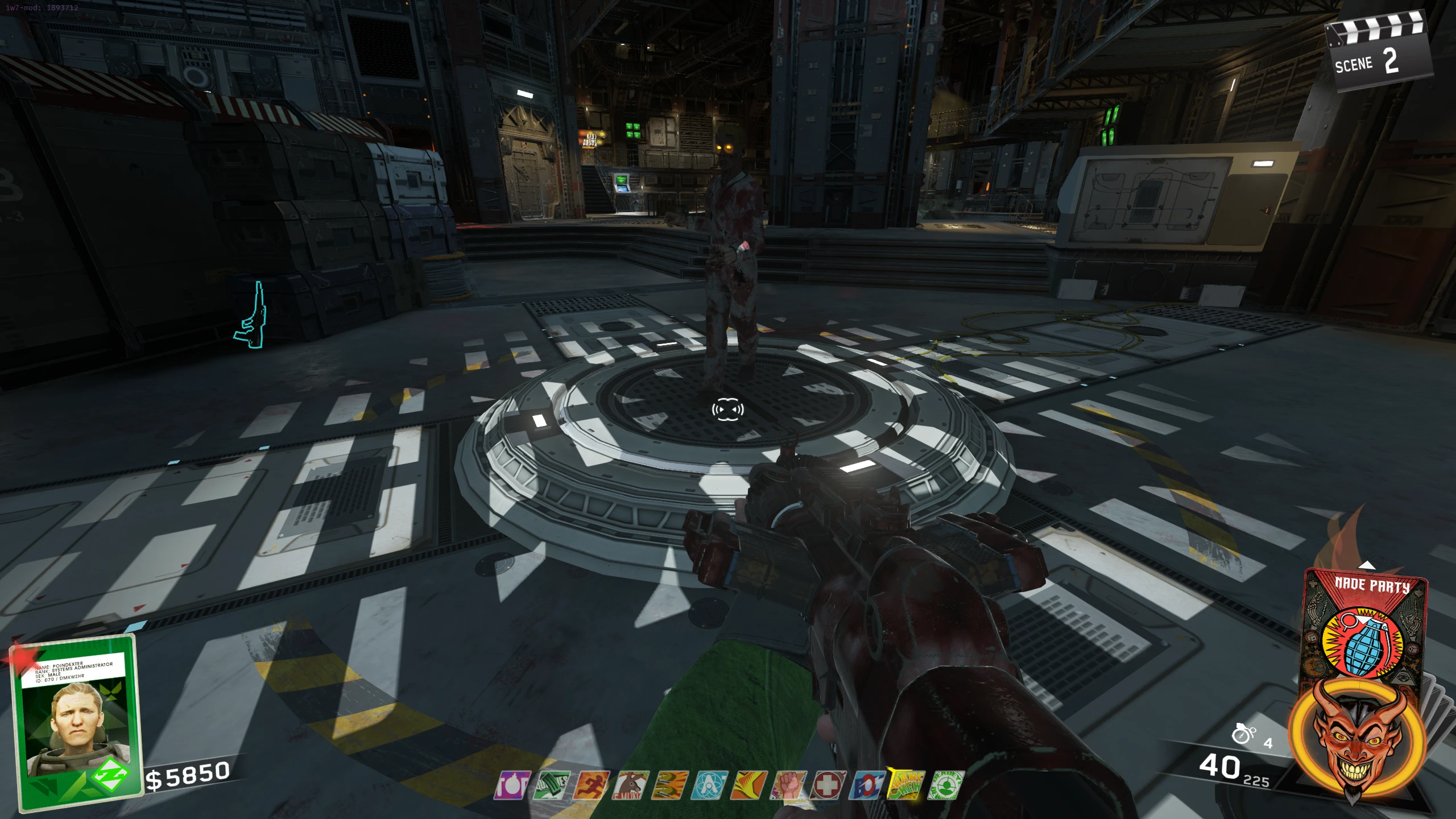Select the Change Chews perk icon
This screenshot has height=819, width=1456.
907,785
